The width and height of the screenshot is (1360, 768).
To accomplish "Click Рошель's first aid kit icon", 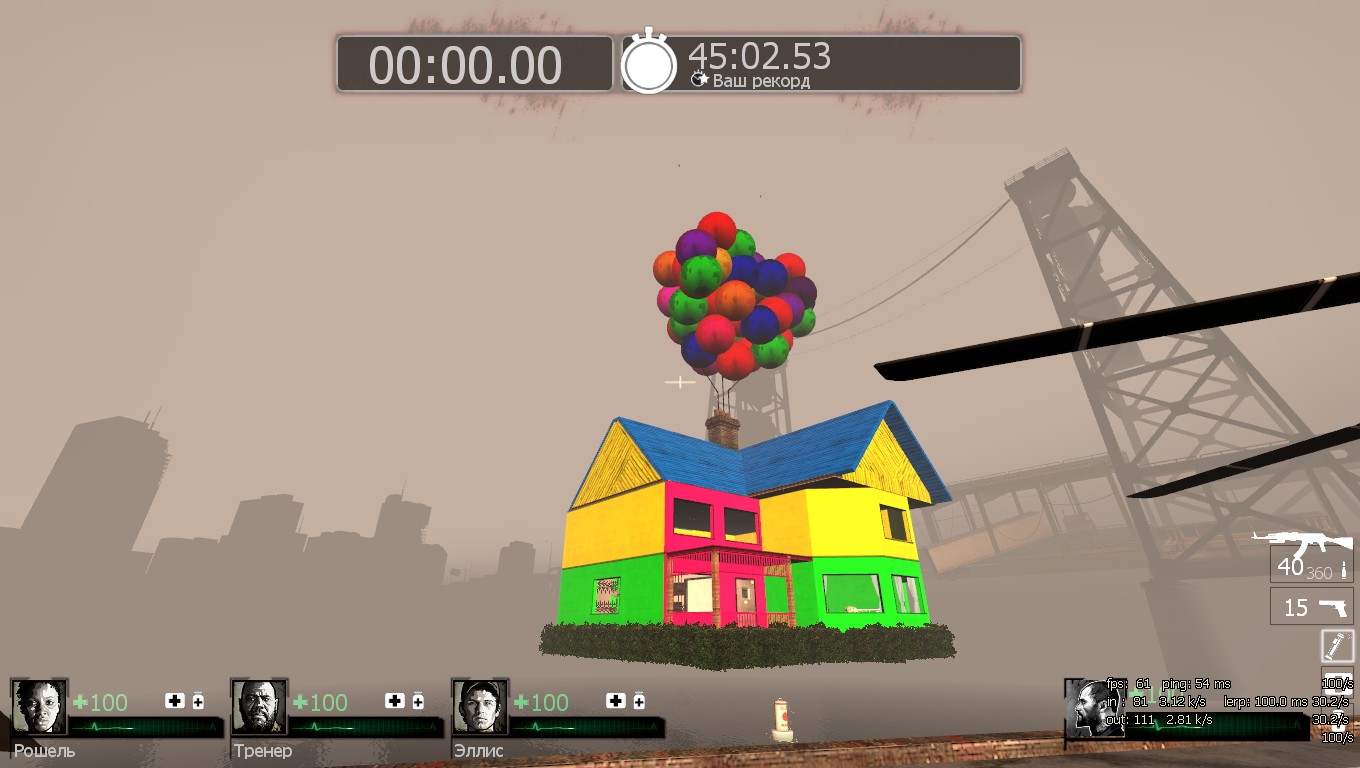I will [175, 701].
